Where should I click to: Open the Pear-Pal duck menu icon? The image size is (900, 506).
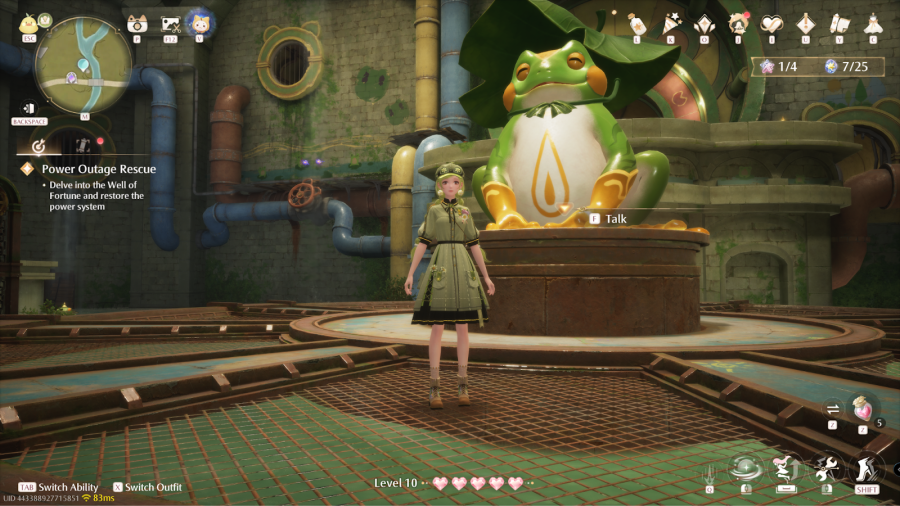(29, 22)
